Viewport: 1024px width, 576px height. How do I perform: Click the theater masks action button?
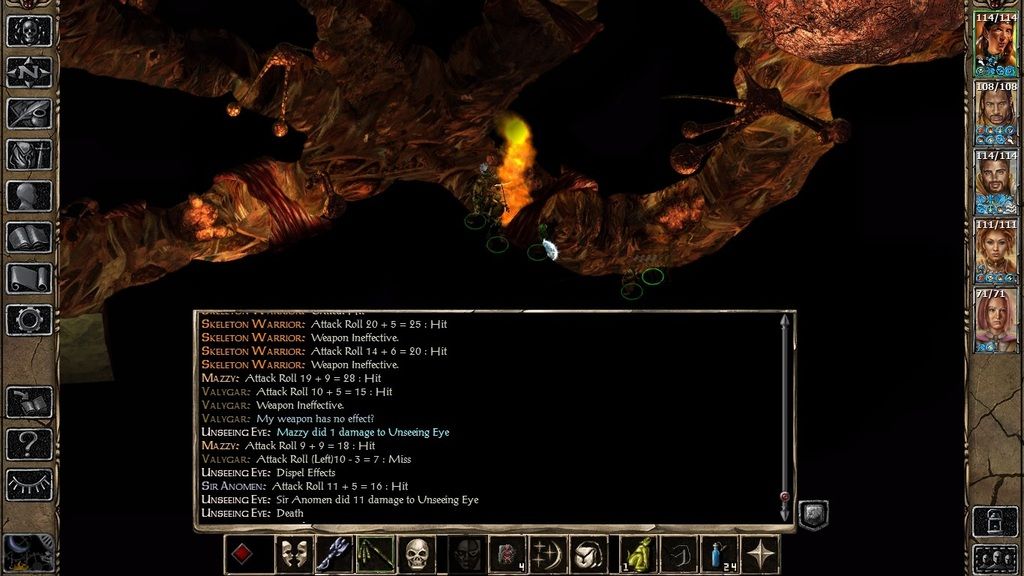[292, 554]
